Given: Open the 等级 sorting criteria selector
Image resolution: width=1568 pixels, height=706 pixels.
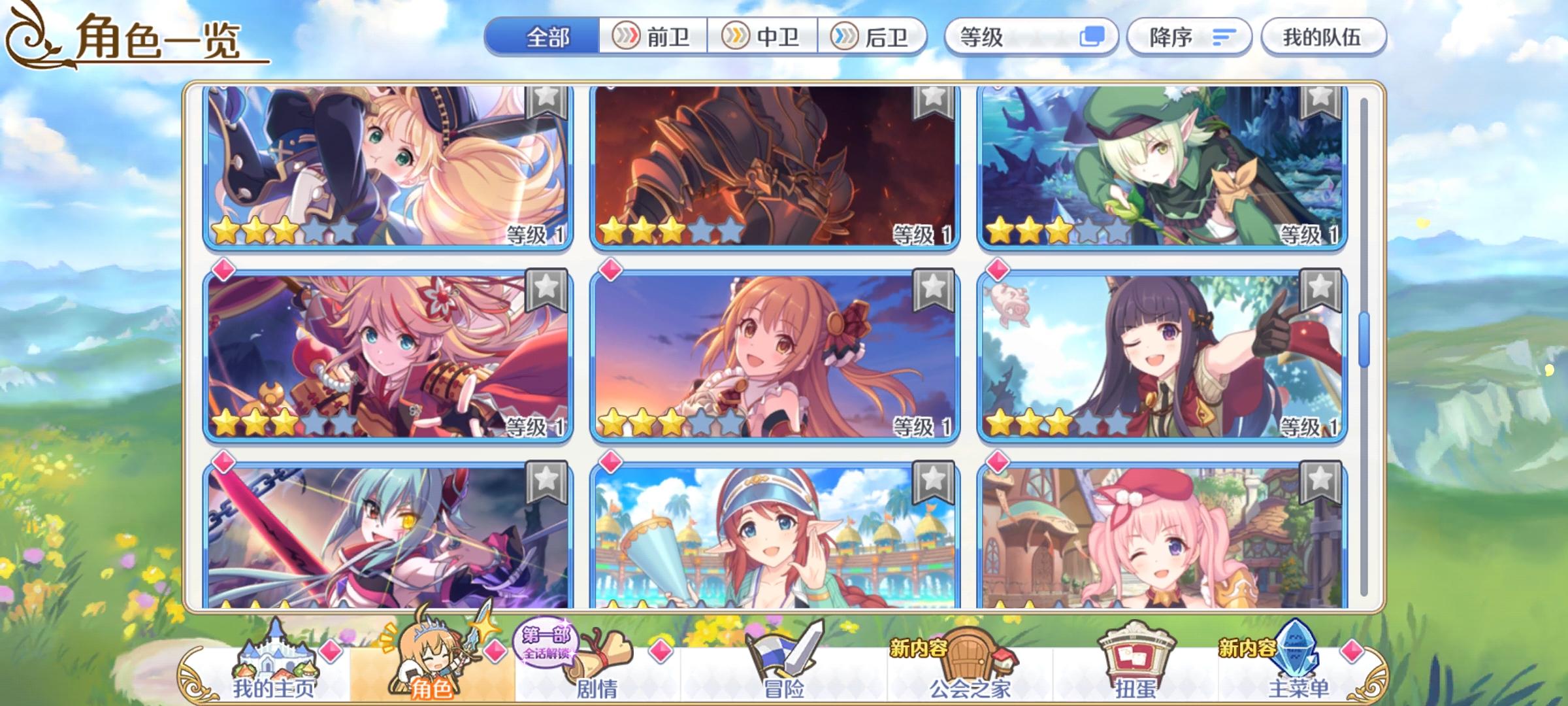Looking at the screenshot, I should (1032, 37).
